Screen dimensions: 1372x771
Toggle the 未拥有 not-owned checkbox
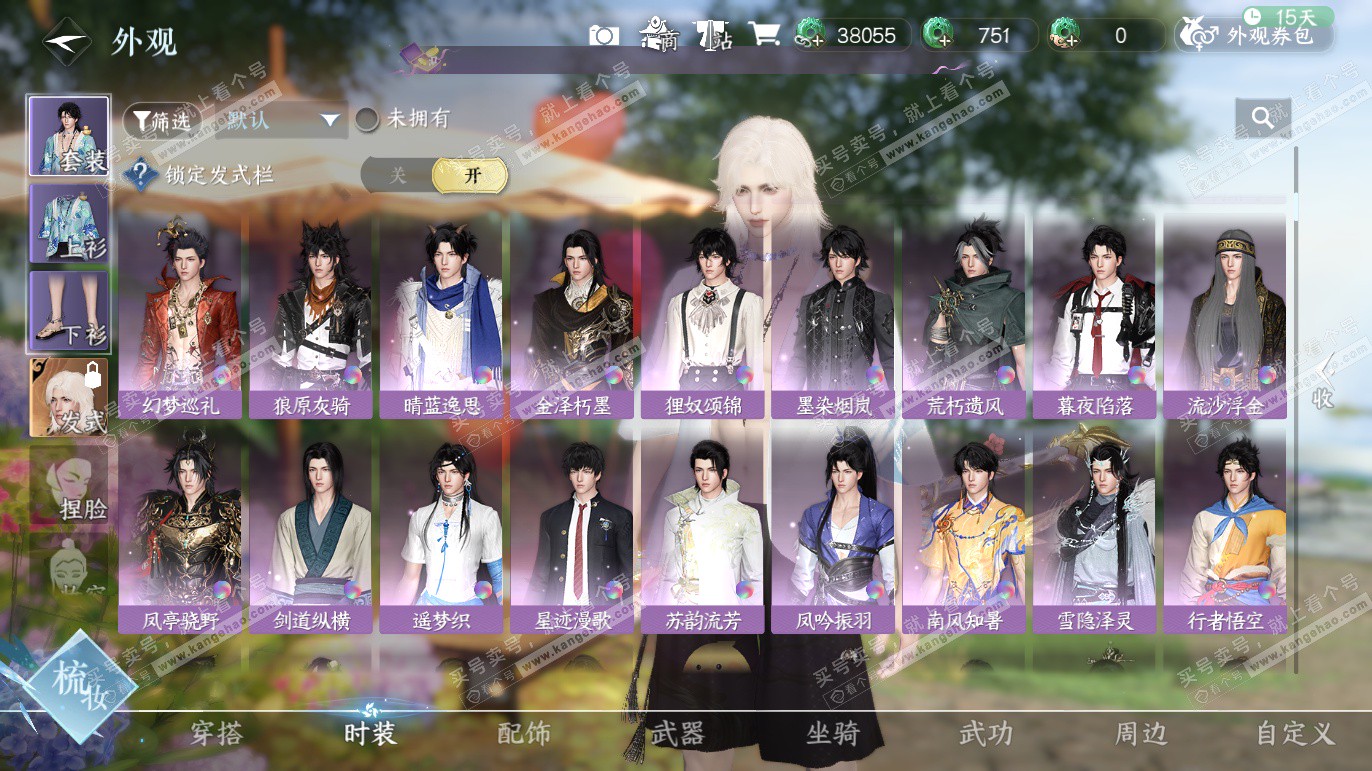(368, 120)
